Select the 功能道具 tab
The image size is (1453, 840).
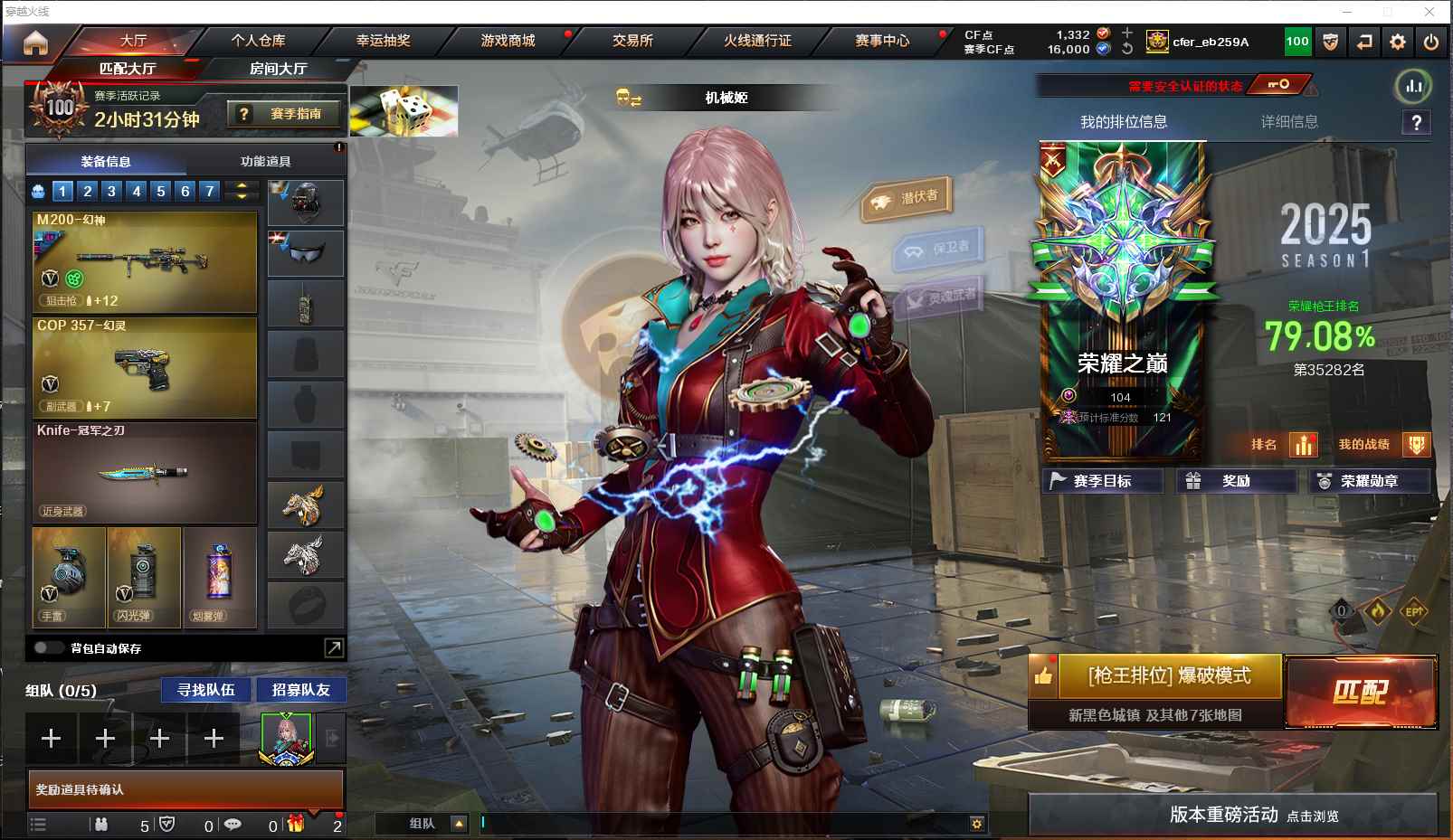coord(266,162)
